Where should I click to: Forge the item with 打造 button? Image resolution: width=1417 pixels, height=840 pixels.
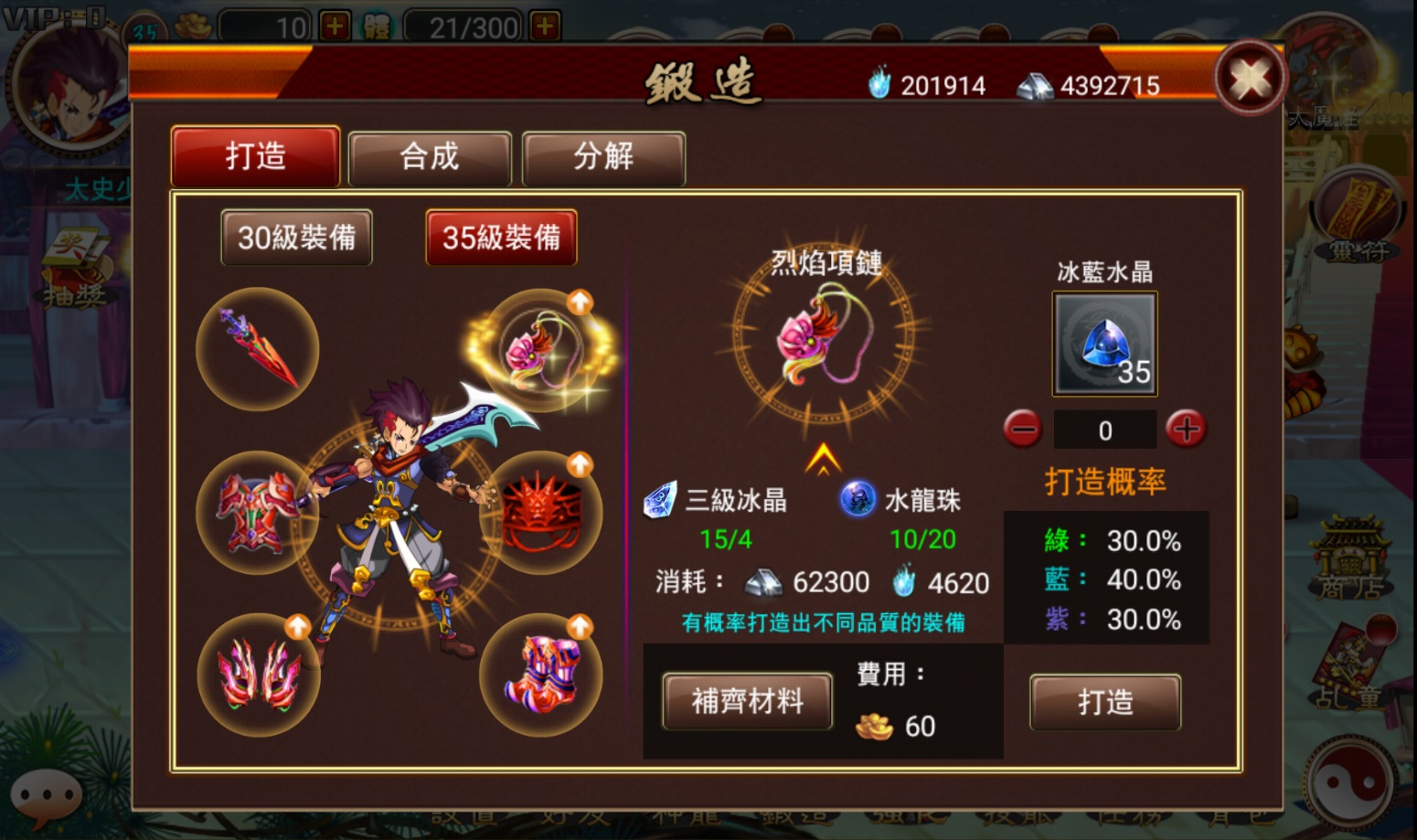coord(1104,702)
